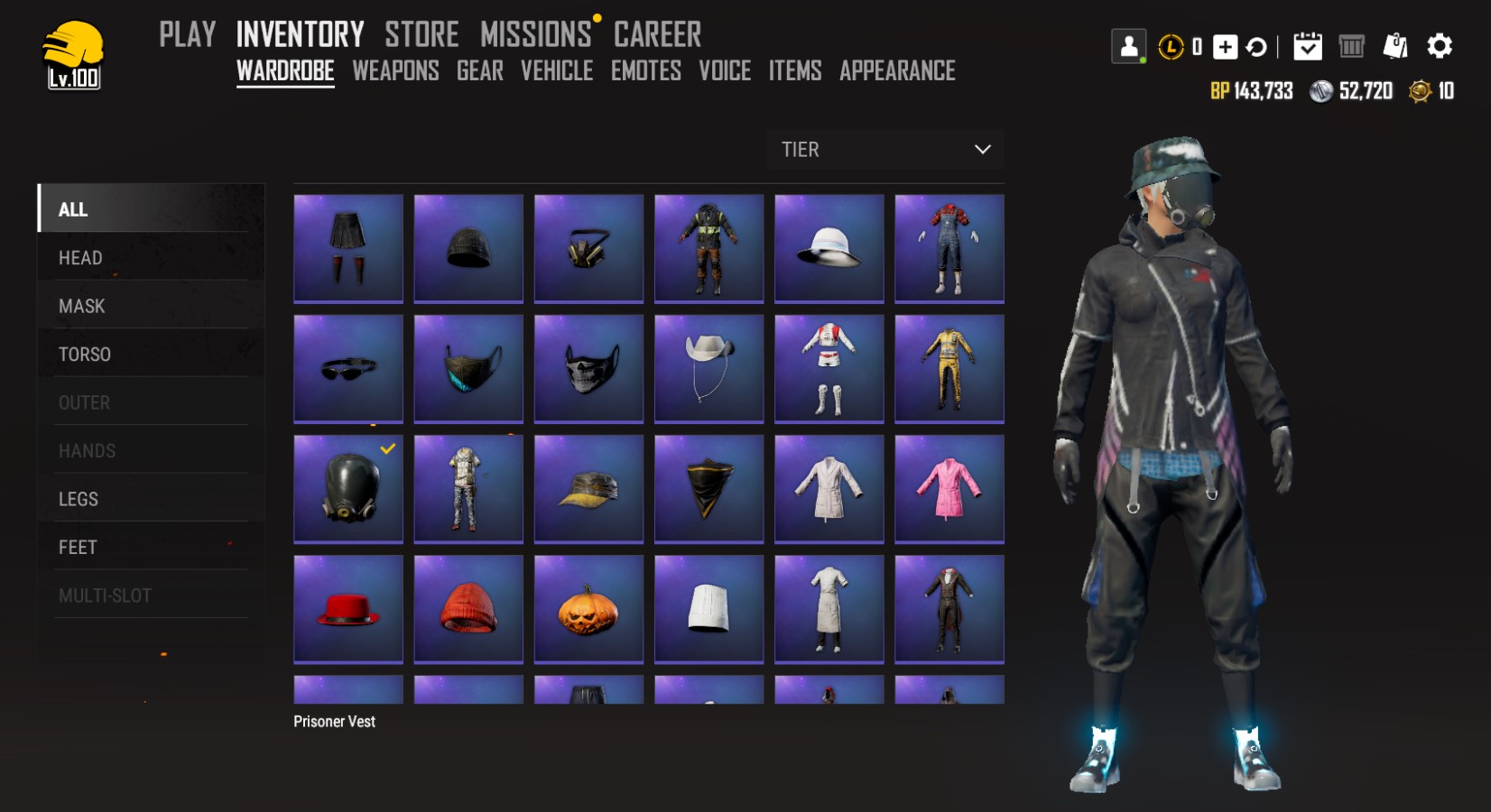
Task: Open the settings gear icon
Action: tap(1440, 46)
